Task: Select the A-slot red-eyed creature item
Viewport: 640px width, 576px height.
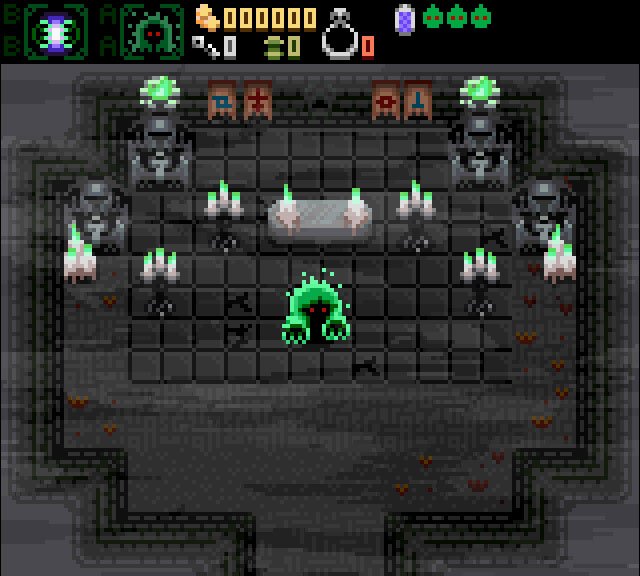Action: click(x=152, y=30)
